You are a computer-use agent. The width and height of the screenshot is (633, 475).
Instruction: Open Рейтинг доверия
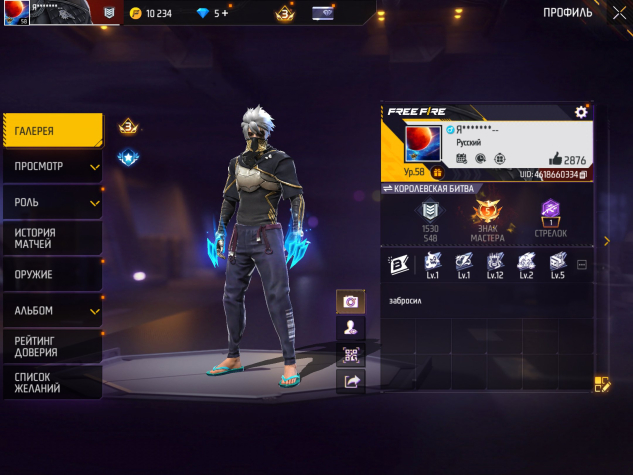(51, 346)
